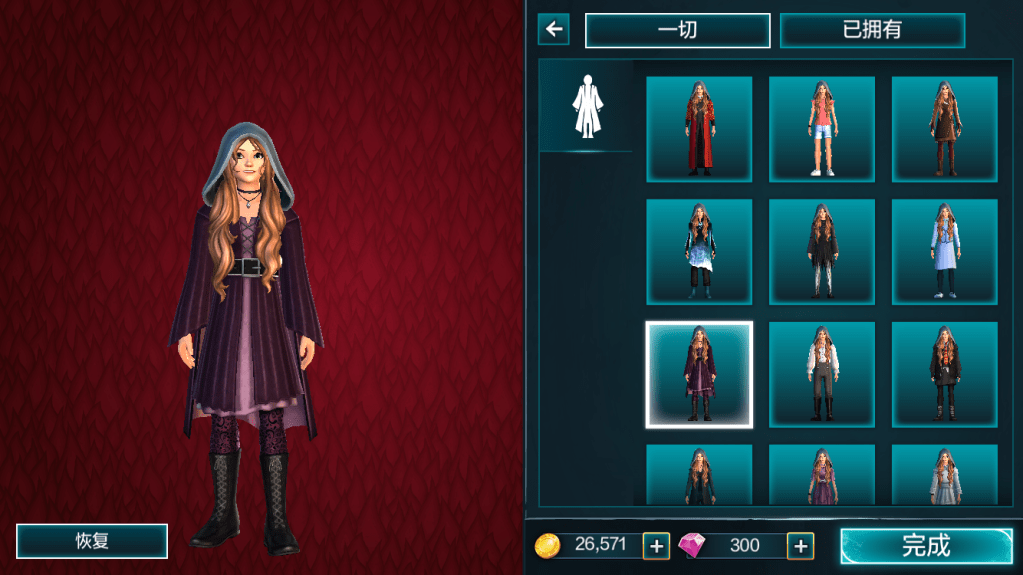Select the black jacket outfit
Screen dimensions: 1023x575
pyautogui.click(x=944, y=375)
